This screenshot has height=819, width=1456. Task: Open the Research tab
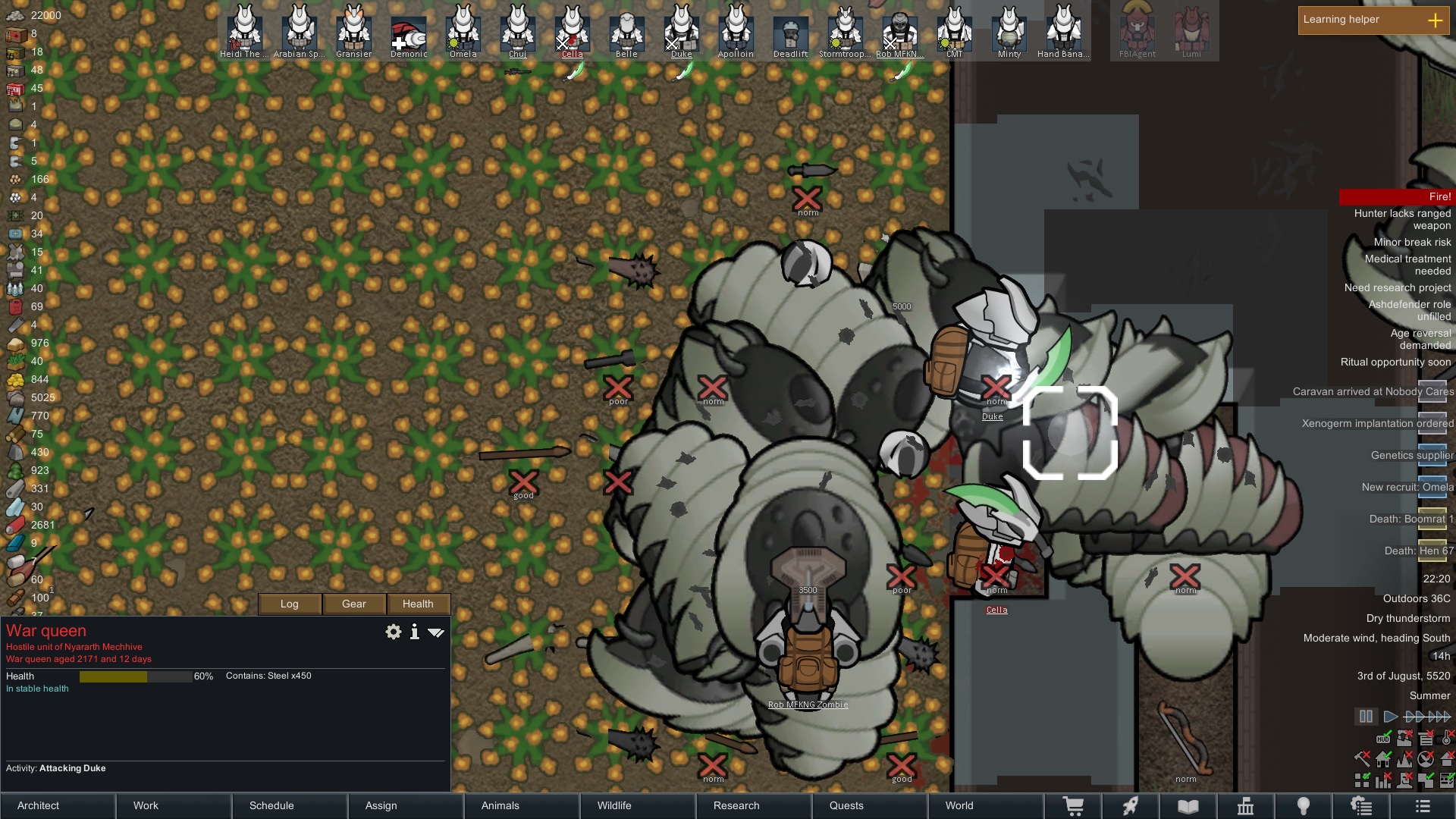(x=754, y=805)
